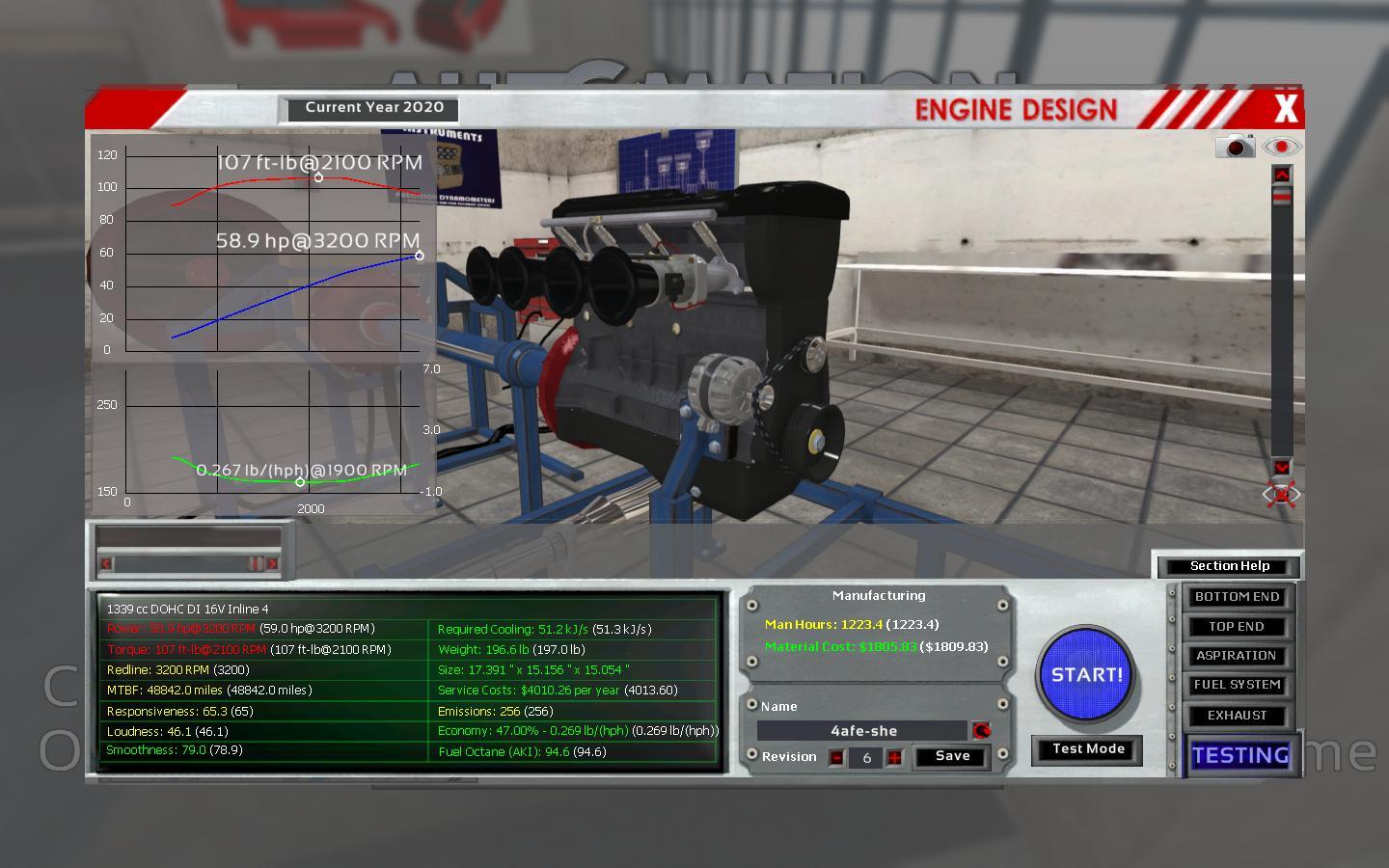Open the Testing section
This screenshot has width=1389, height=868.
click(x=1240, y=755)
